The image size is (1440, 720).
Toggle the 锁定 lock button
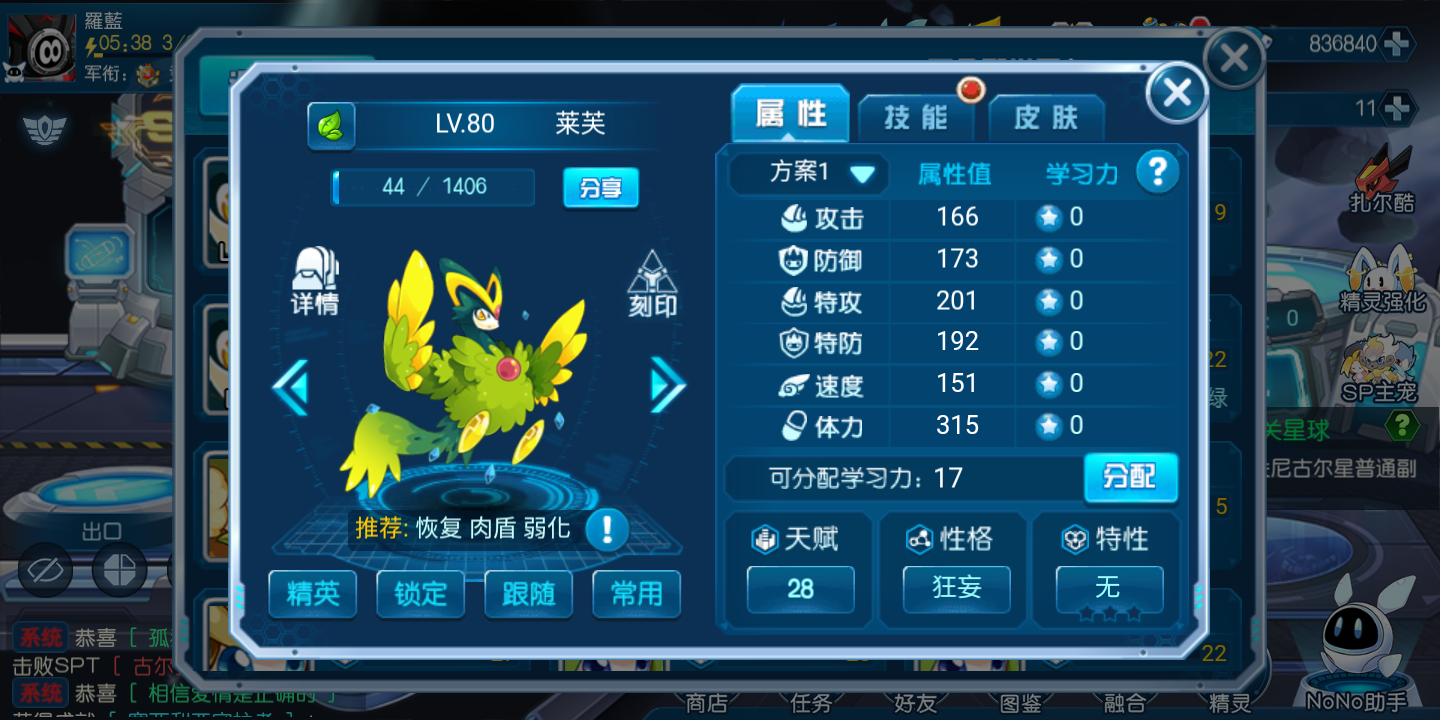point(421,594)
